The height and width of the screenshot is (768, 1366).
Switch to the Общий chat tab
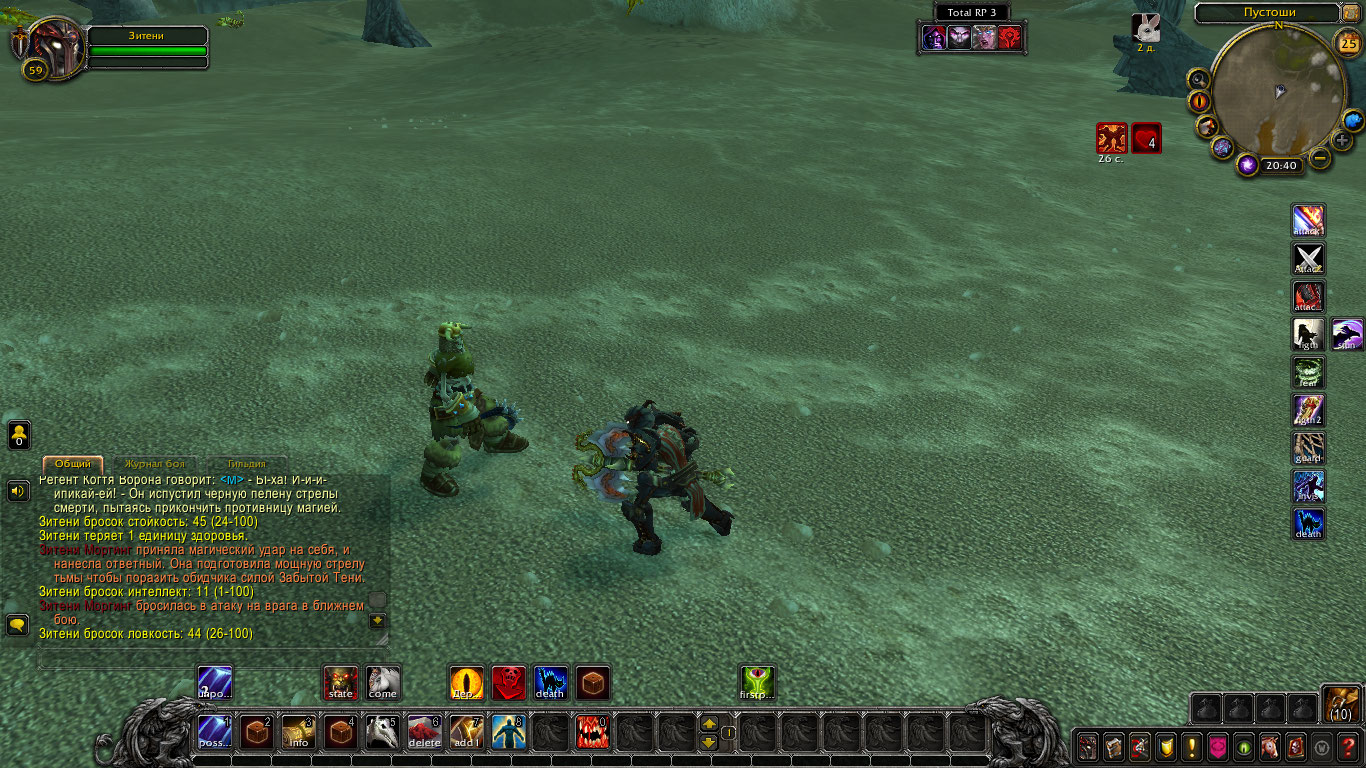72,464
